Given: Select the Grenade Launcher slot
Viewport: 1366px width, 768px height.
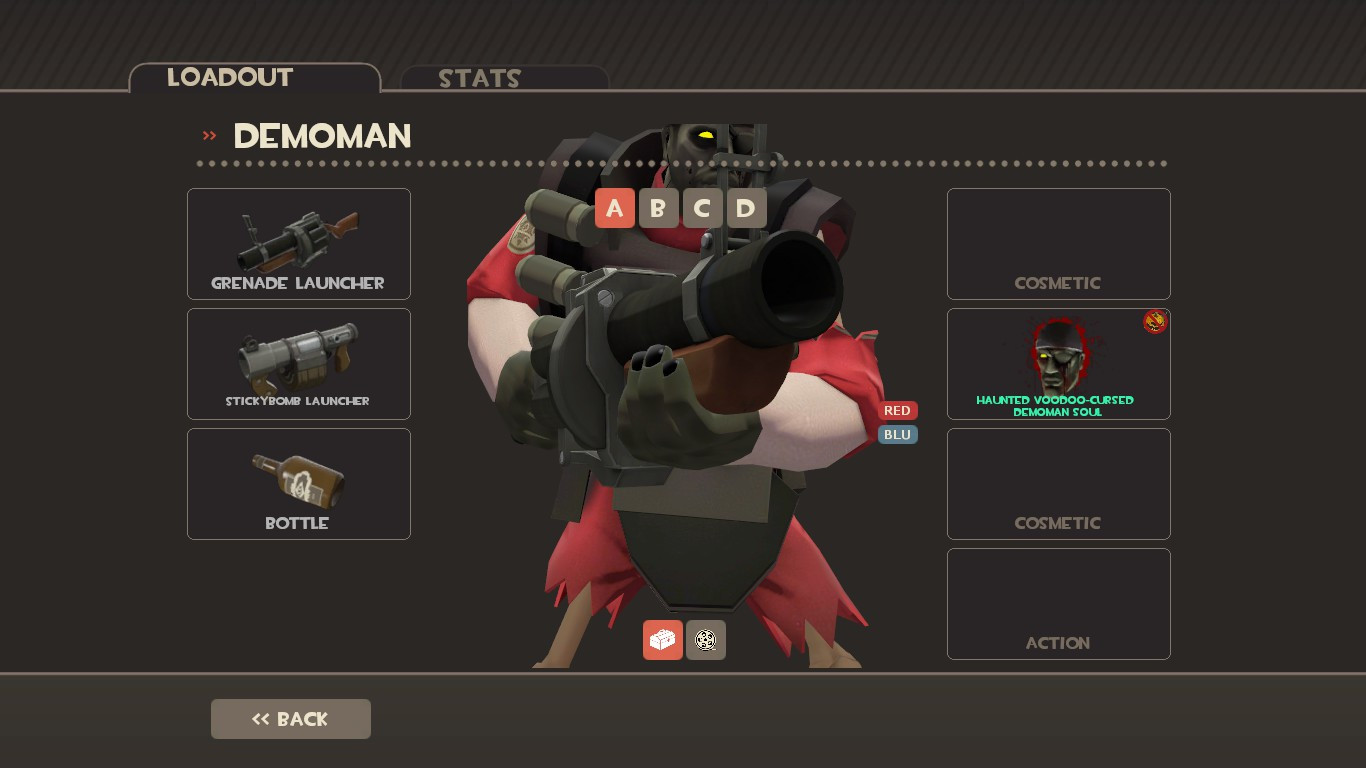Looking at the screenshot, I should pos(298,243).
